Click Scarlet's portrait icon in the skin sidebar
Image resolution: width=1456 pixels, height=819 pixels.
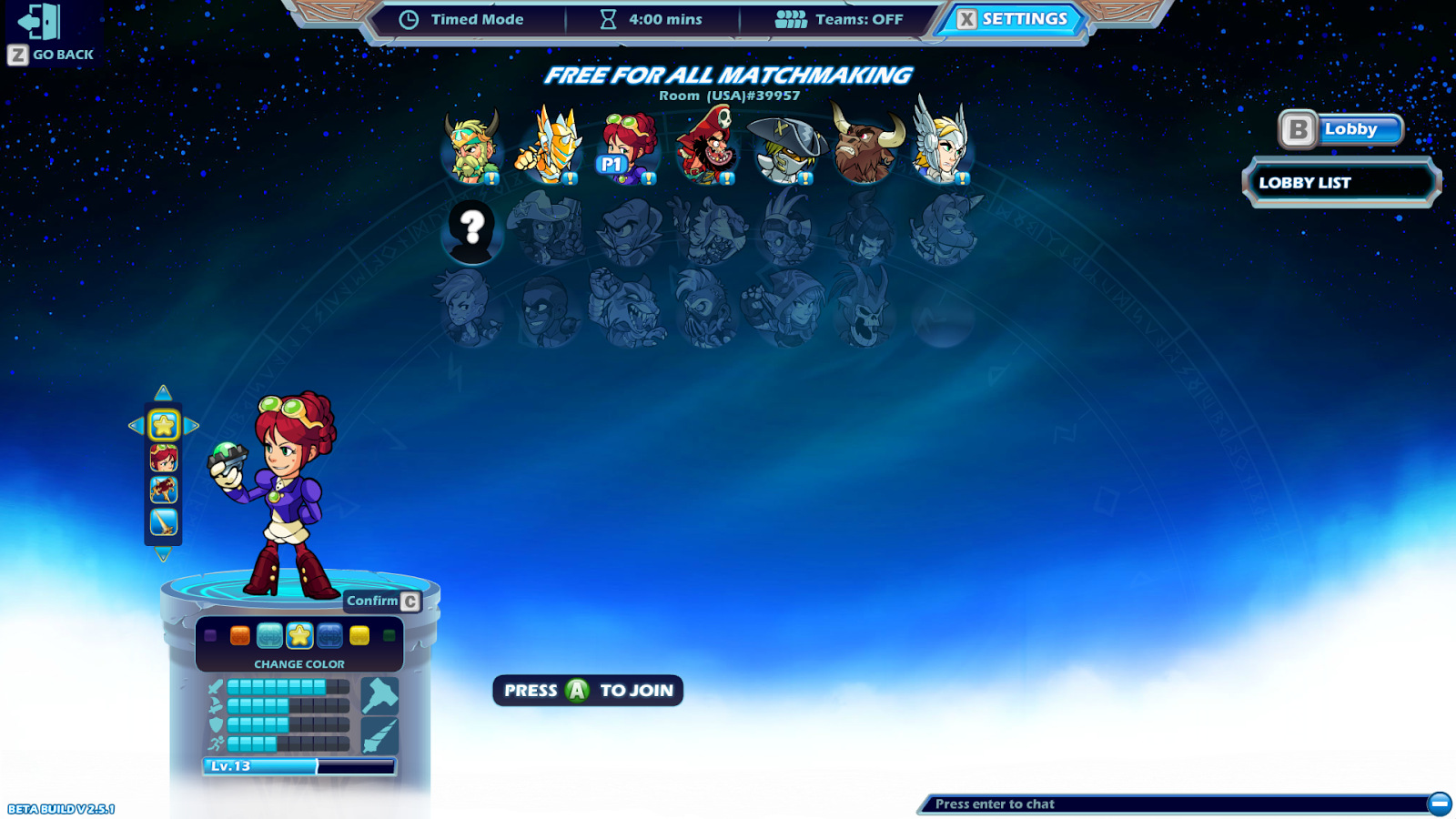coord(163,460)
